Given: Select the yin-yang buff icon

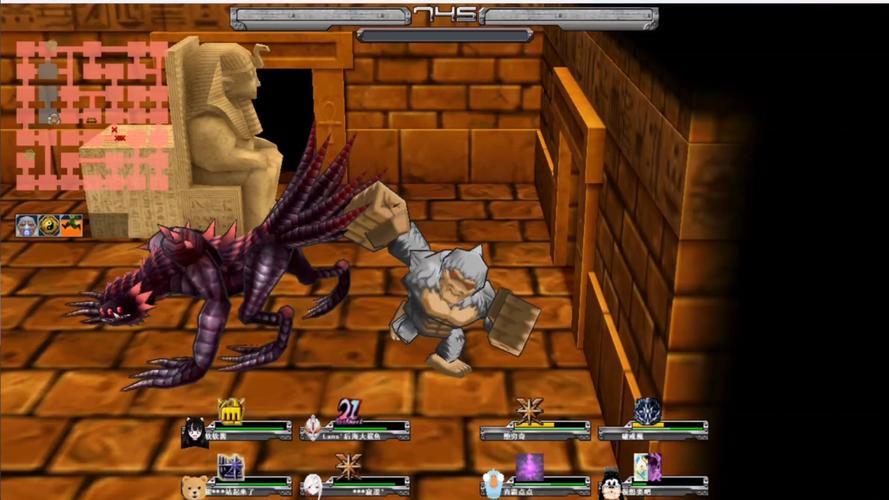Looking at the screenshot, I should tap(49, 226).
